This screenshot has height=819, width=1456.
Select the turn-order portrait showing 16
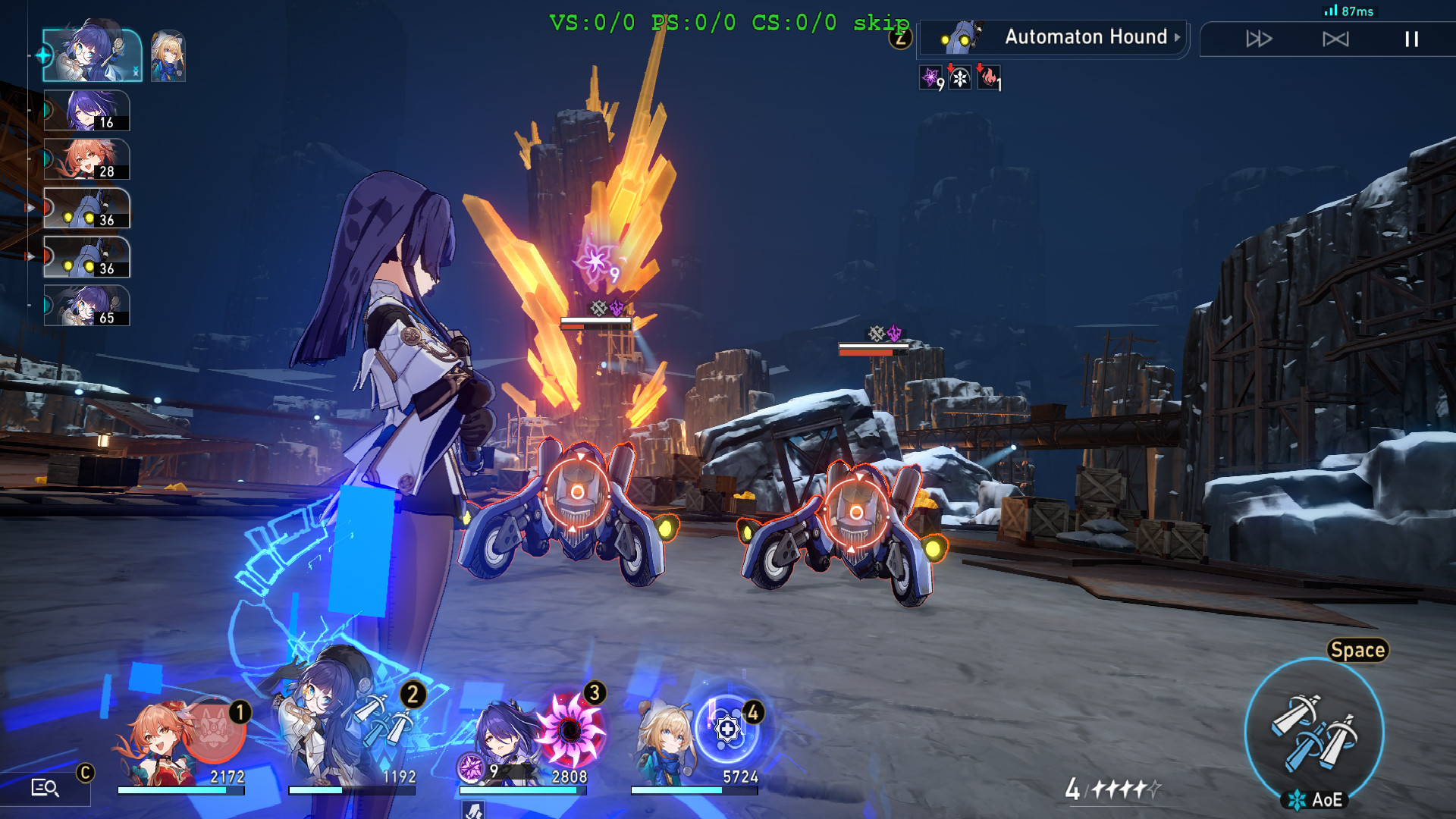click(86, 111)
